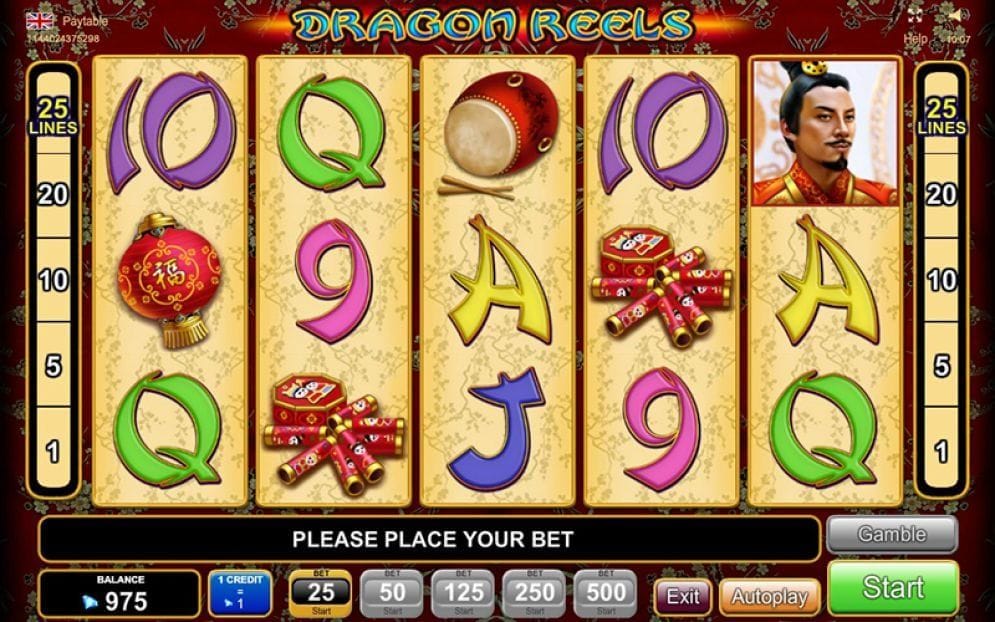Viewport: 995px width, 622px height.
Task: Choose 5 lines on the right selector
Action: [941, 366]
